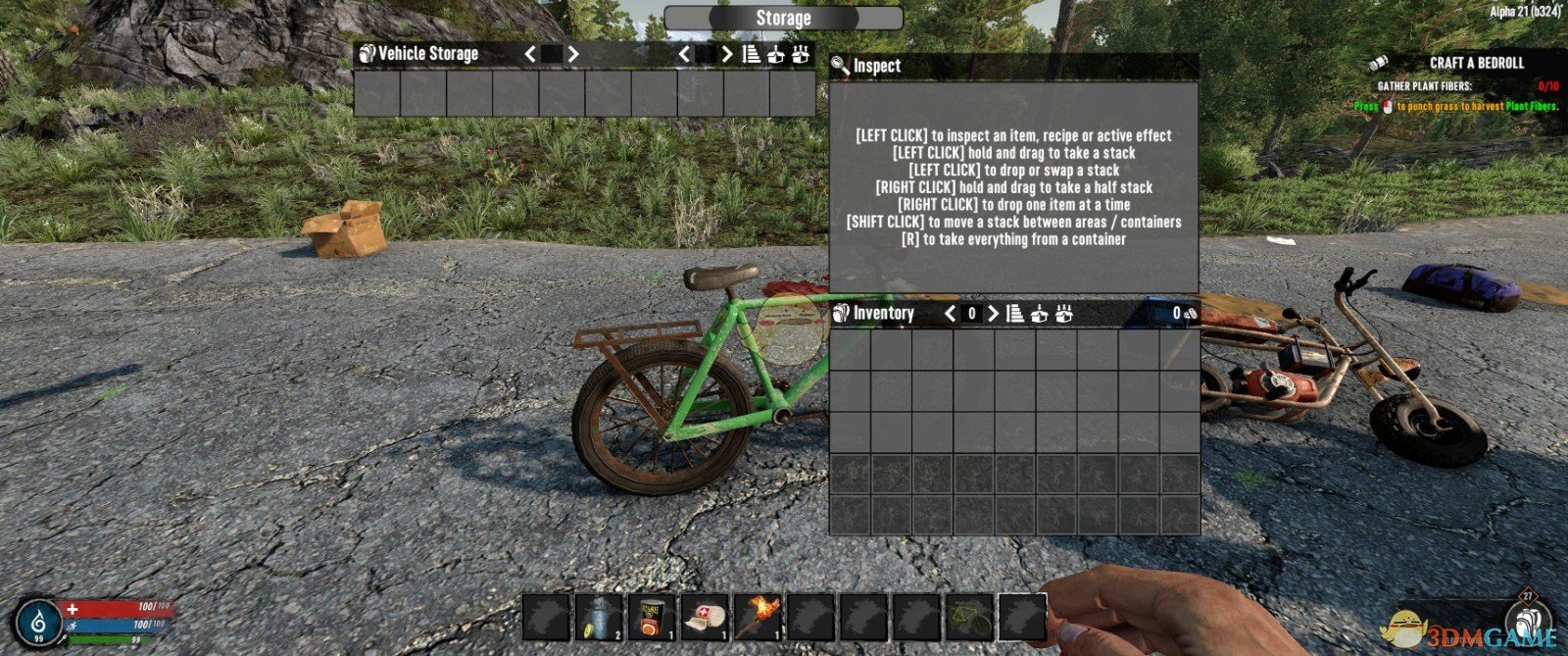Screen dimensions: 1568x656
Task: Sort the Inventory items
Action: [1016, 314]
